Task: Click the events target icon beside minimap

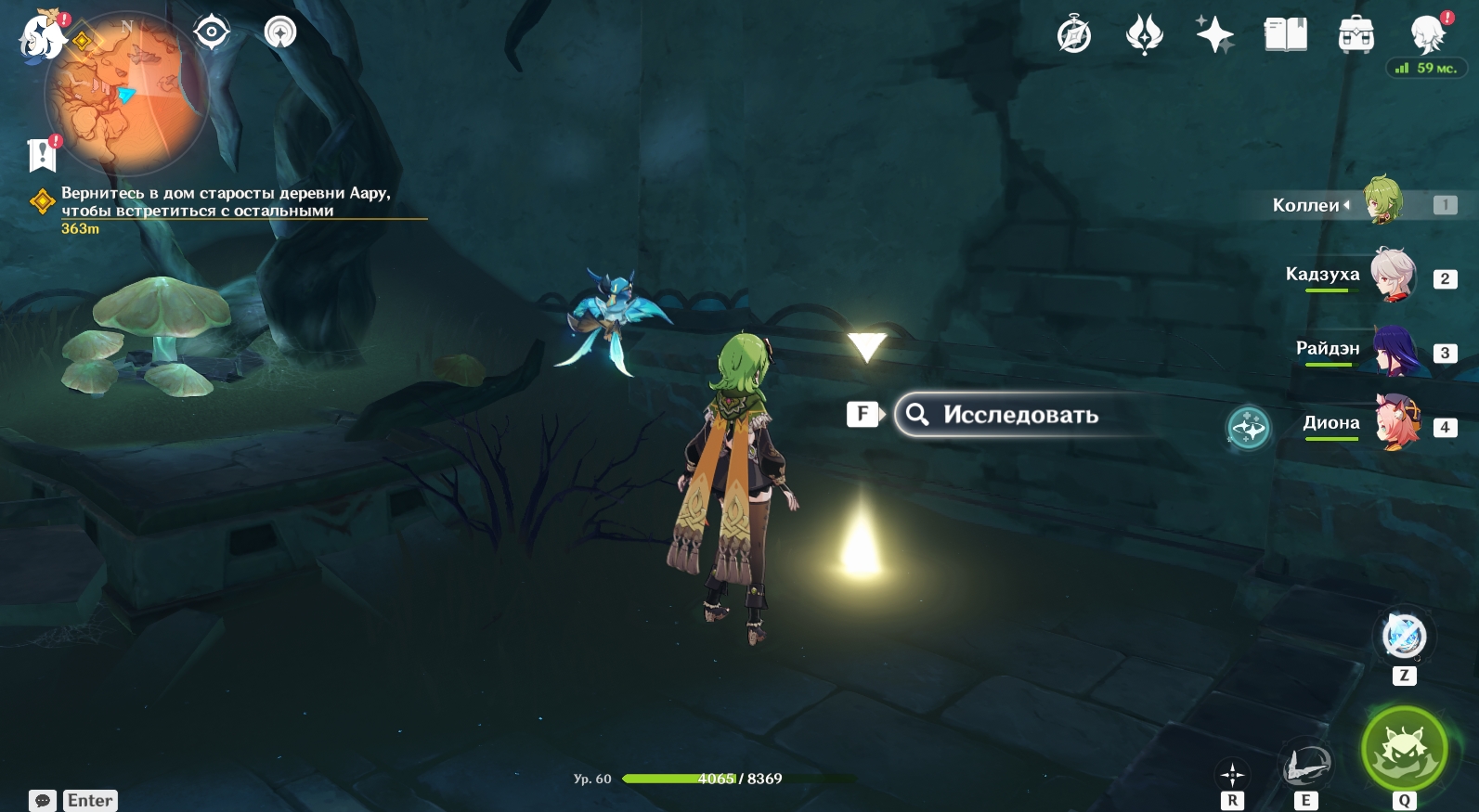Action: pos(212,33)
